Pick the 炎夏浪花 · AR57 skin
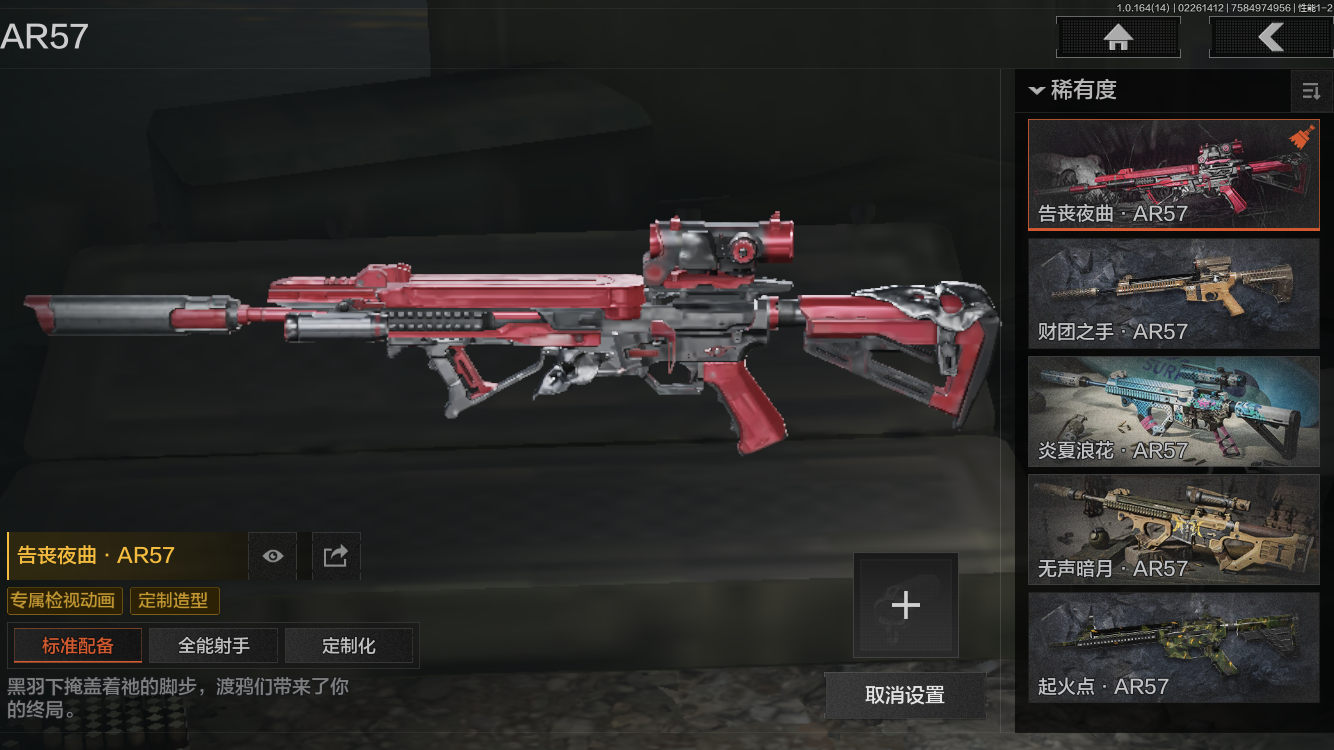The height and width of the screenshot is (750, 1334). coord(1173,411)
